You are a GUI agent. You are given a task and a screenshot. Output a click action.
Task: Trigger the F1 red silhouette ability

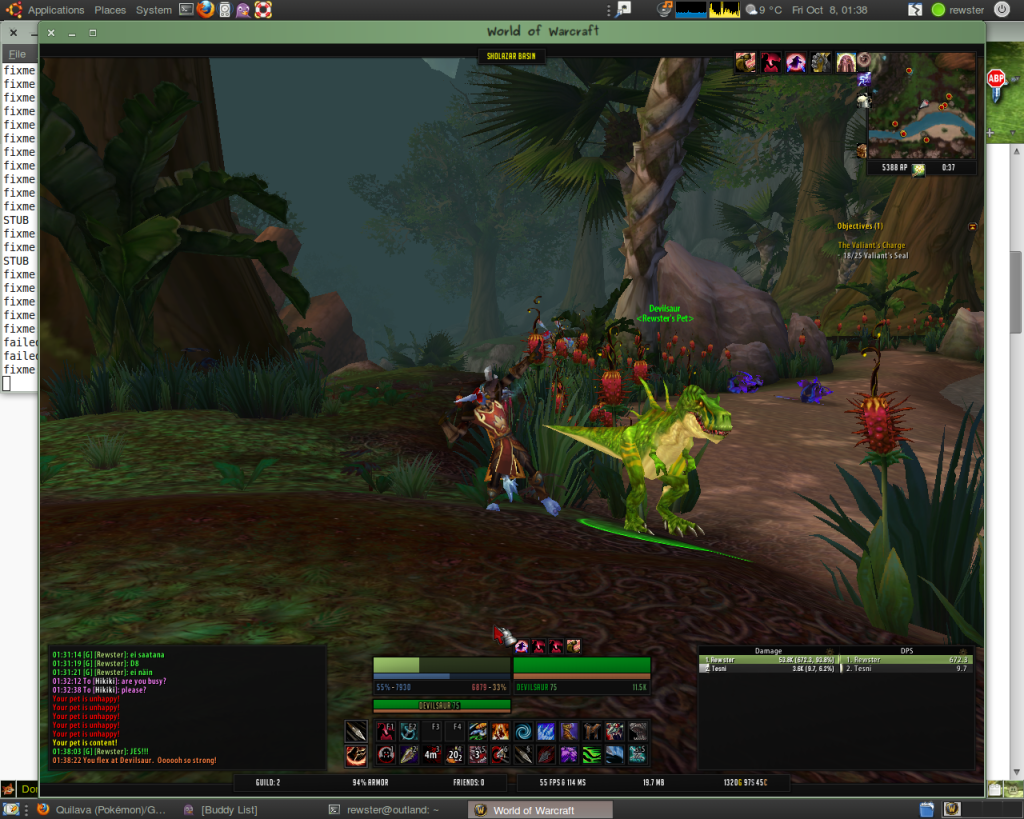(386, 731)
